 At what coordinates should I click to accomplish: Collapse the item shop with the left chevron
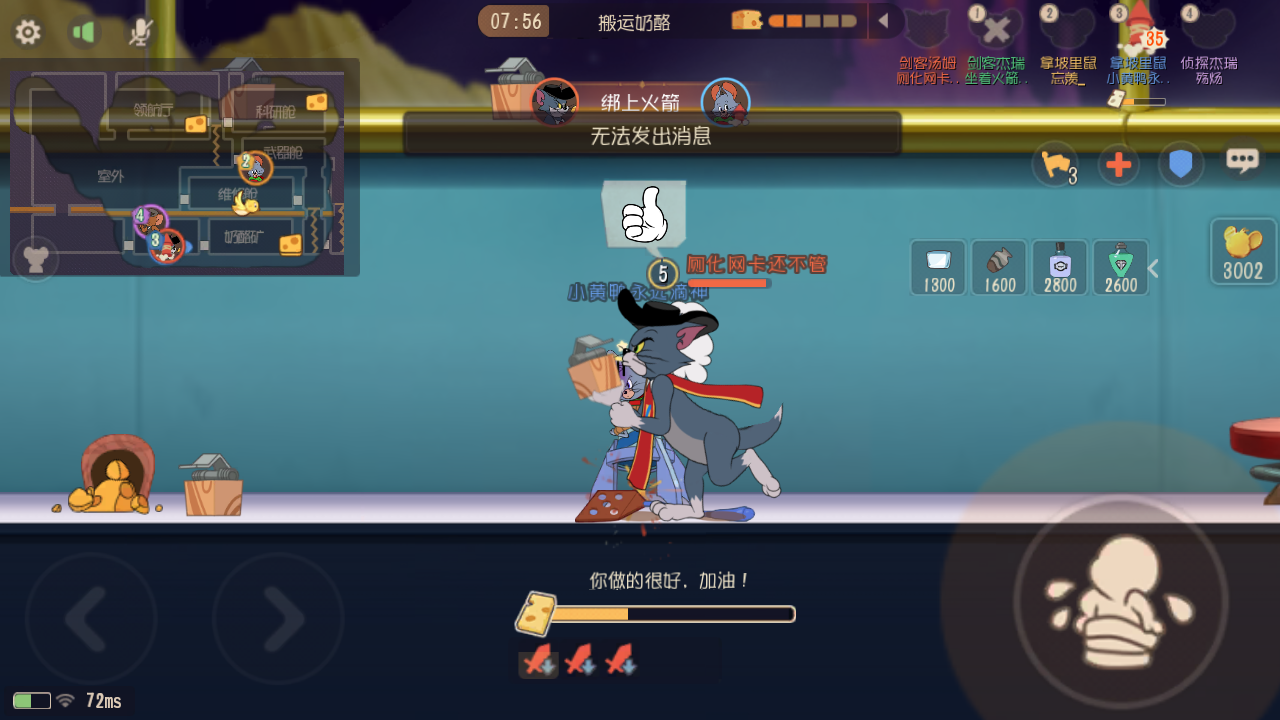coord(1153,267)
